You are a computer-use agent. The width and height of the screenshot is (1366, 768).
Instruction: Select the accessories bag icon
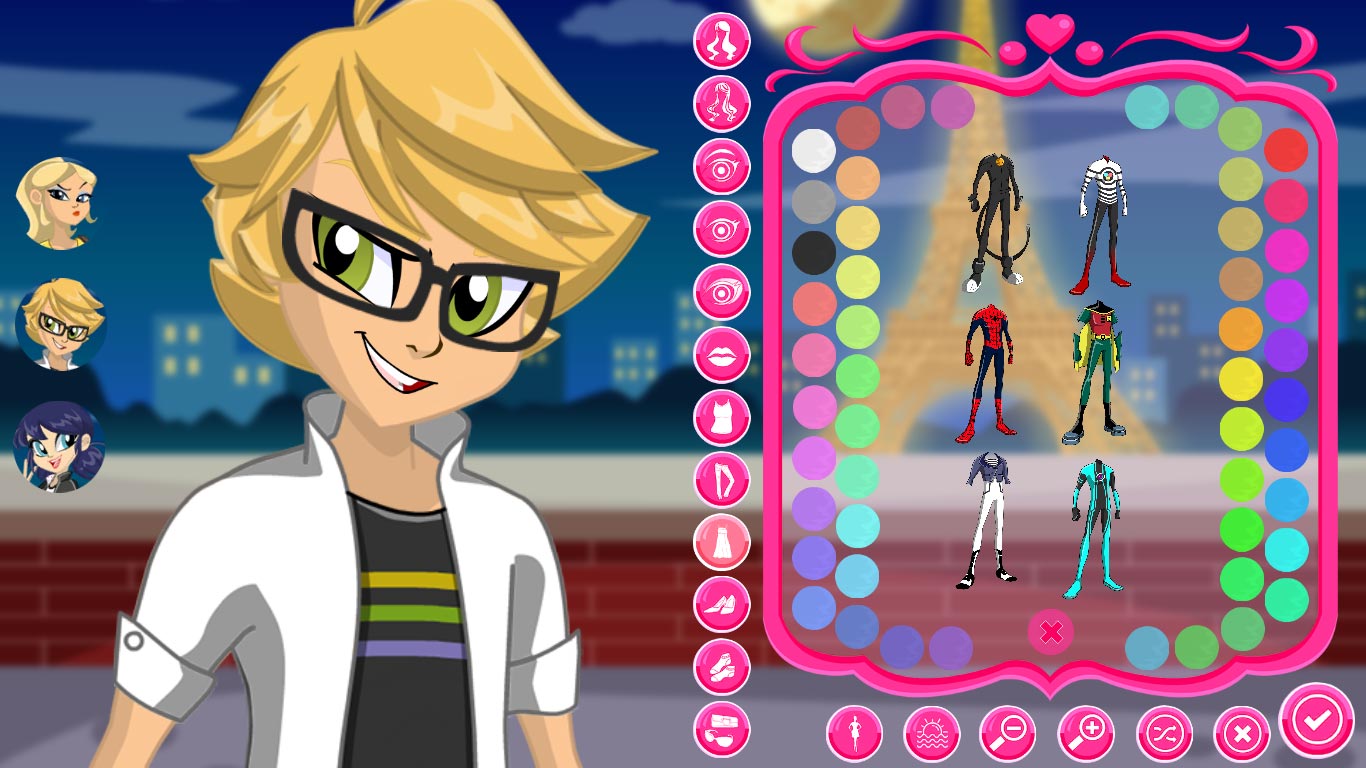[x=722, y=730]
